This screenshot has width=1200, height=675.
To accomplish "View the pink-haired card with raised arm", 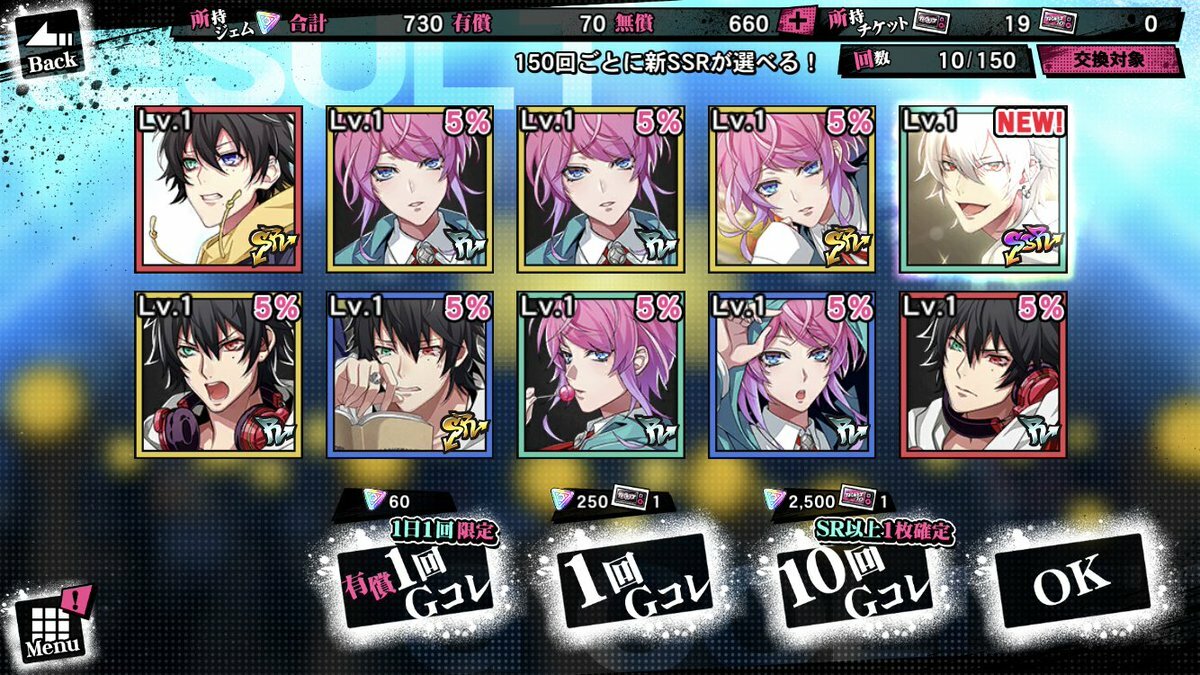I will 791,374.
